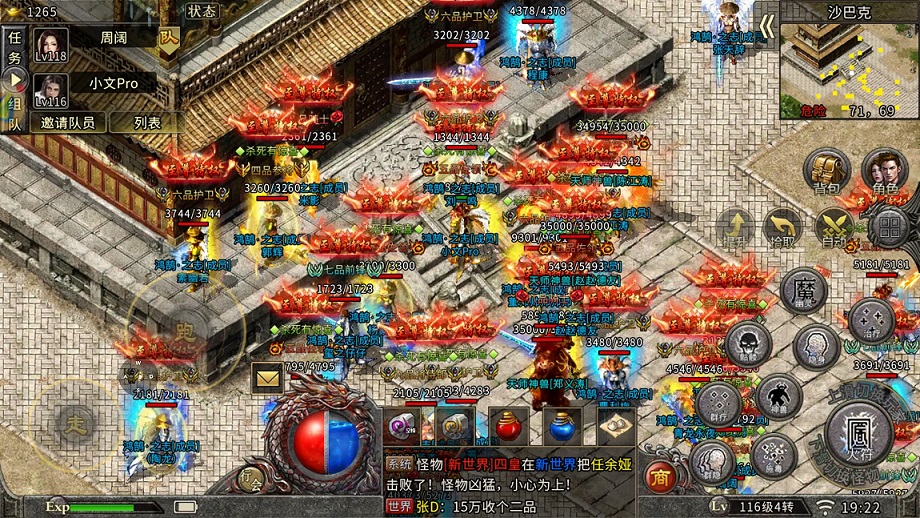Open the 商 shop button
The width and height of the screenshot is (920, 518).
tap(657, 474)
